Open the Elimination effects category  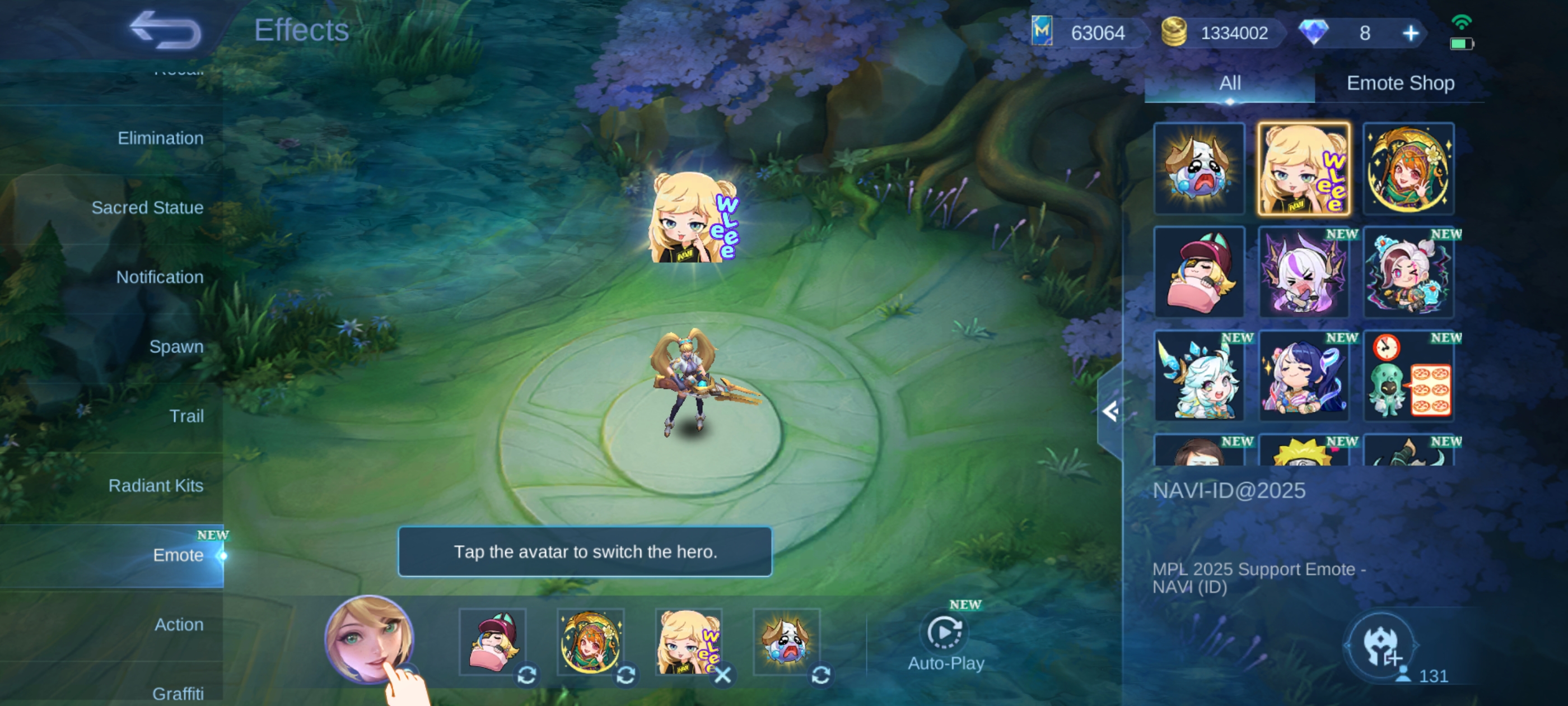pyautogui.click(x=160, y=138)
